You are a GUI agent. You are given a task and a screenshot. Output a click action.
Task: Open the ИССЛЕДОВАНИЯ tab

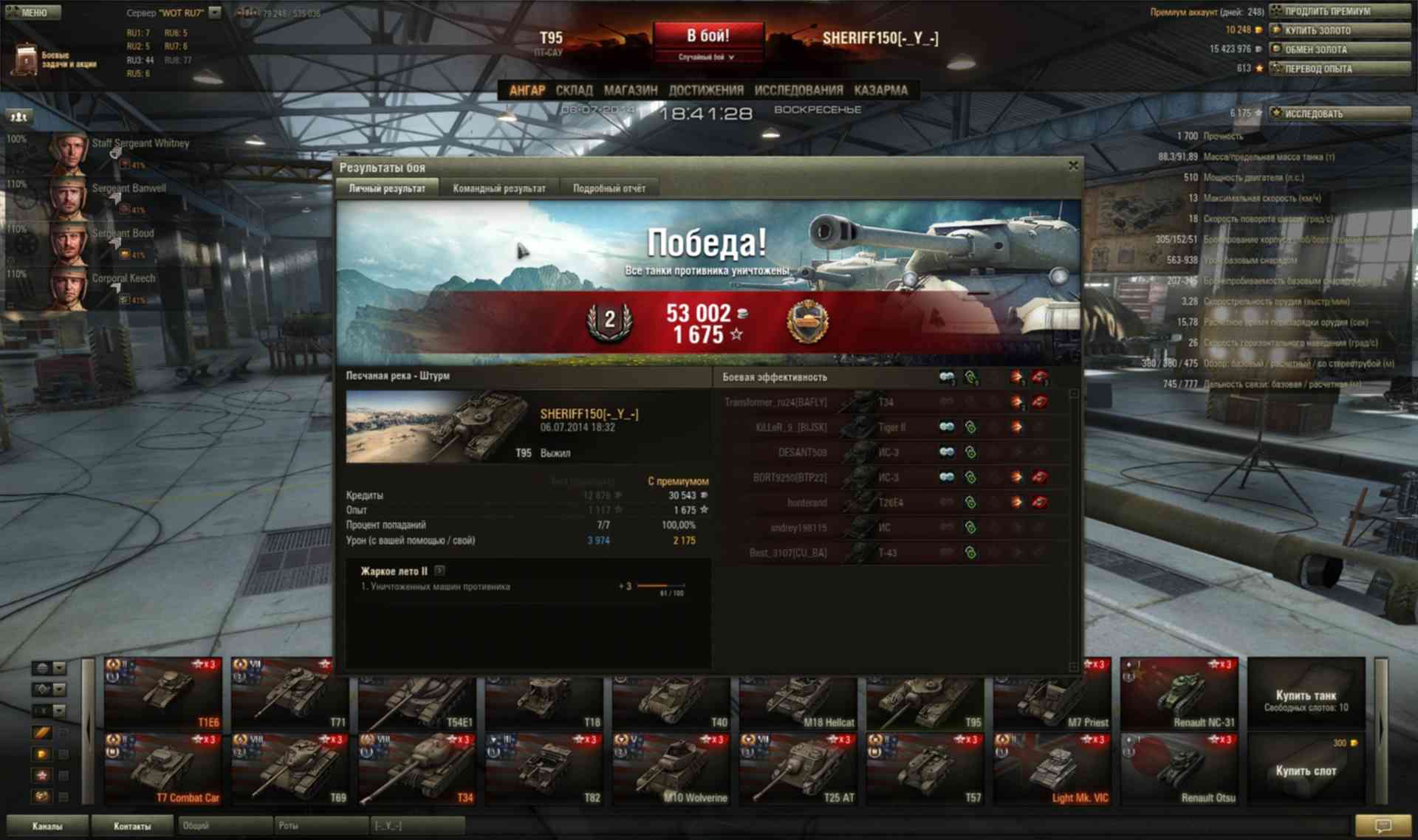click(798, 90)
